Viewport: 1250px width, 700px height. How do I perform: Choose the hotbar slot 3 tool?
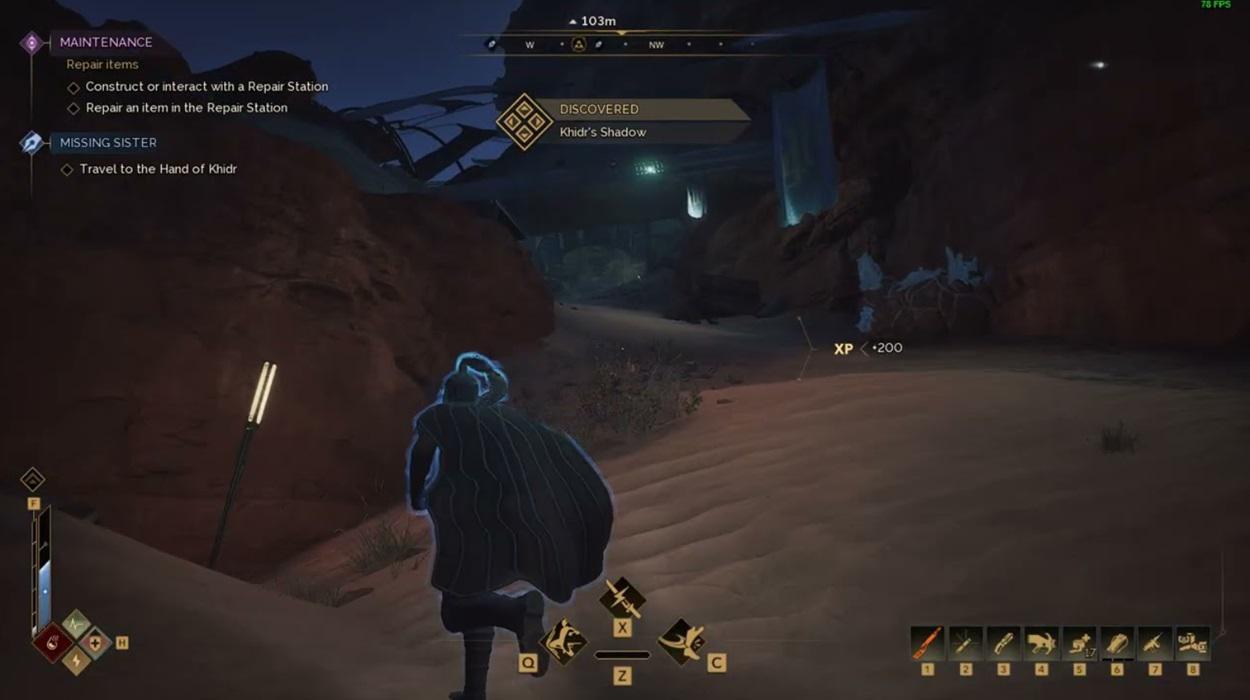click(x=1003, y=642)
